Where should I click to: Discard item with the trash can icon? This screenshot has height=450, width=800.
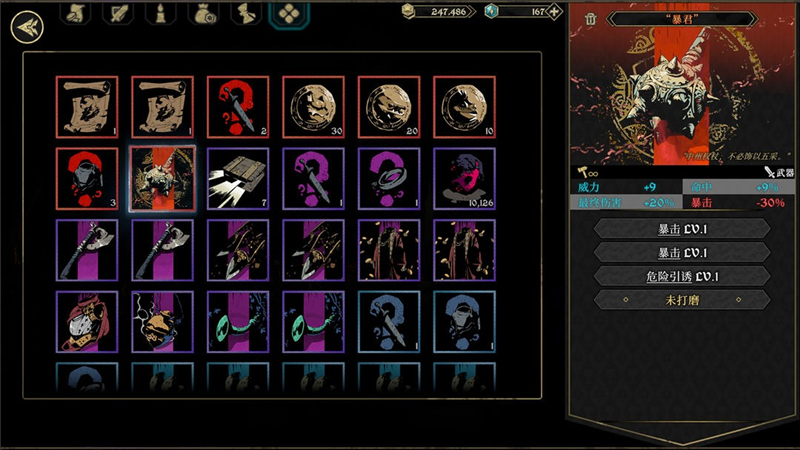coord(591,19)
